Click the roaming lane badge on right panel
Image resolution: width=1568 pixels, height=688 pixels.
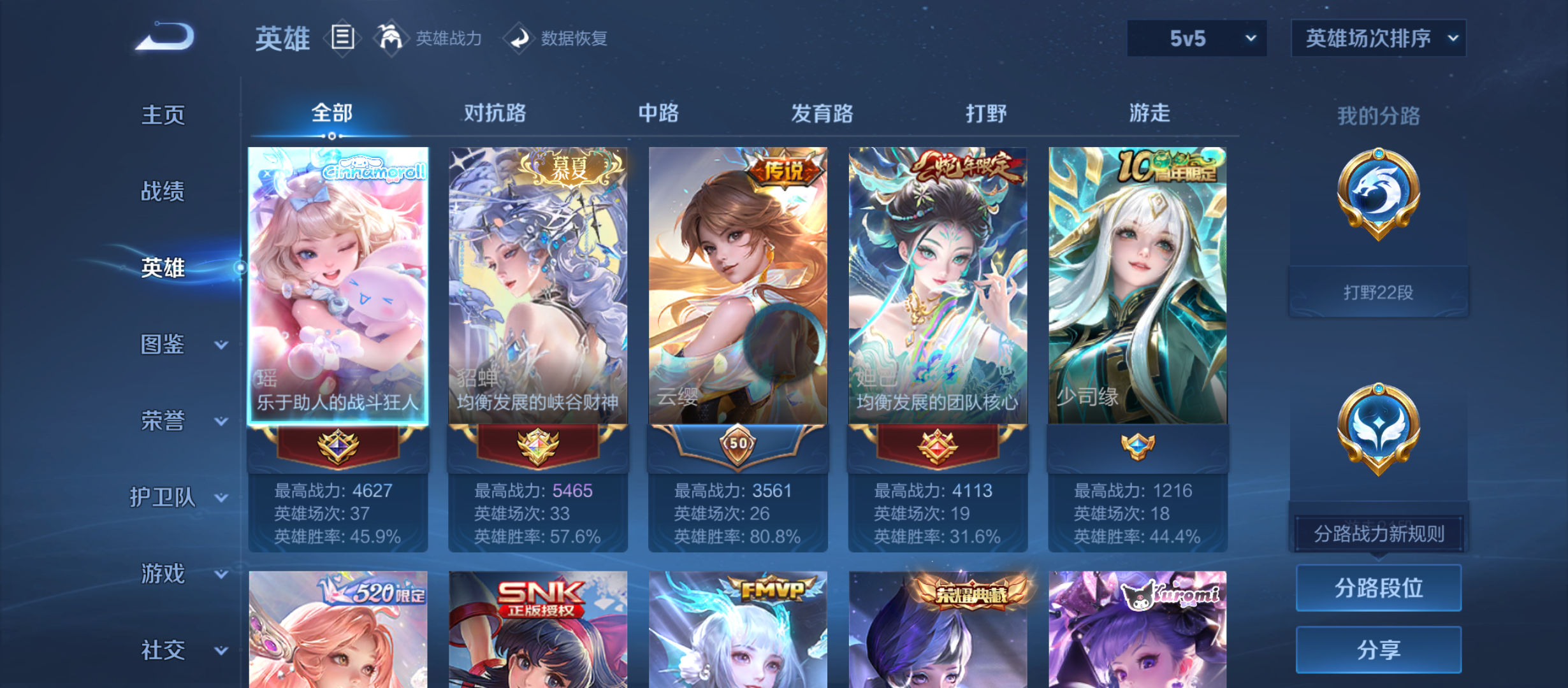(x=1378, y=427)
